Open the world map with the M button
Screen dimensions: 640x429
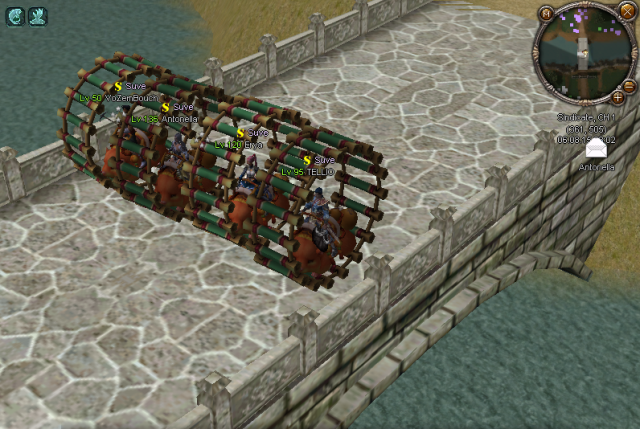coord(547,15)
